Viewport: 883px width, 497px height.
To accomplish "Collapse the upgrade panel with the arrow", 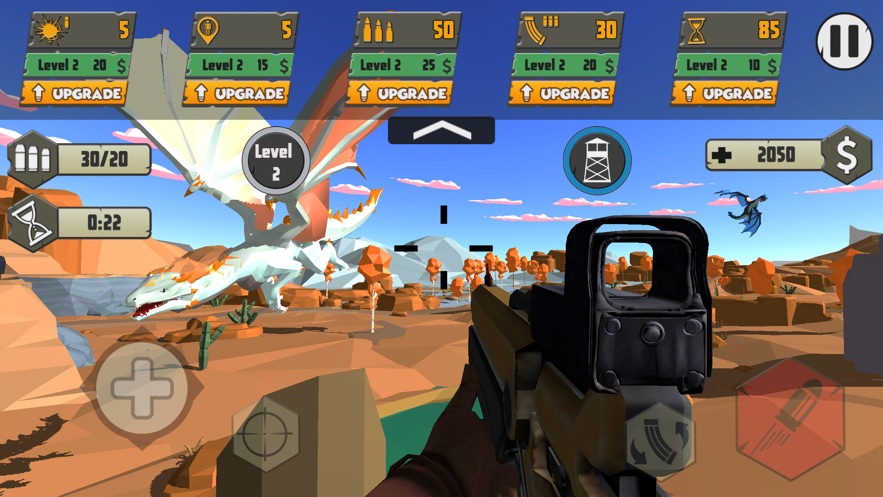I will pos(441,130).
